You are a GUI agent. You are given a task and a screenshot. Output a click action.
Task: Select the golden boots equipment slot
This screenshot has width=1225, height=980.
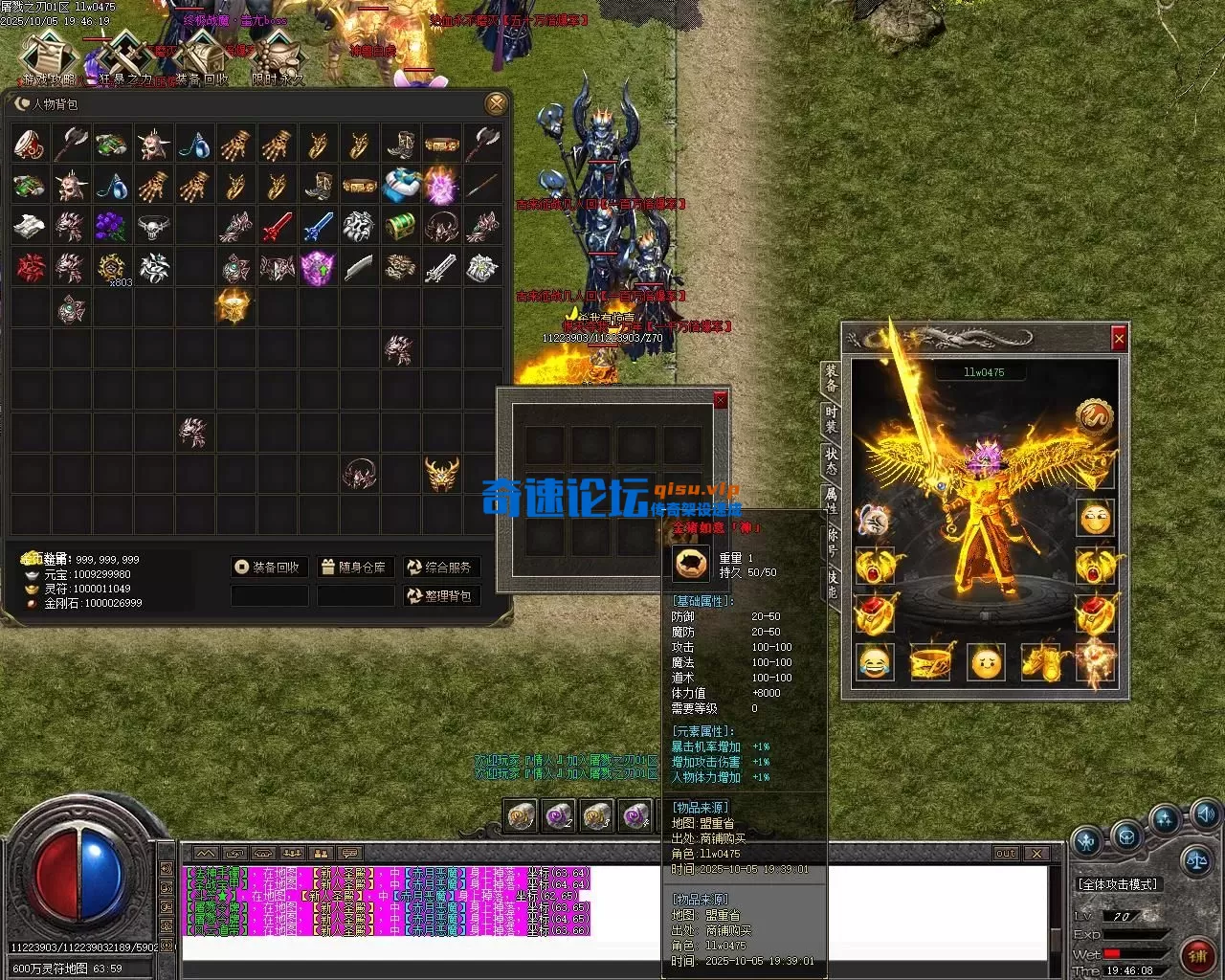tap(1040, 661)
